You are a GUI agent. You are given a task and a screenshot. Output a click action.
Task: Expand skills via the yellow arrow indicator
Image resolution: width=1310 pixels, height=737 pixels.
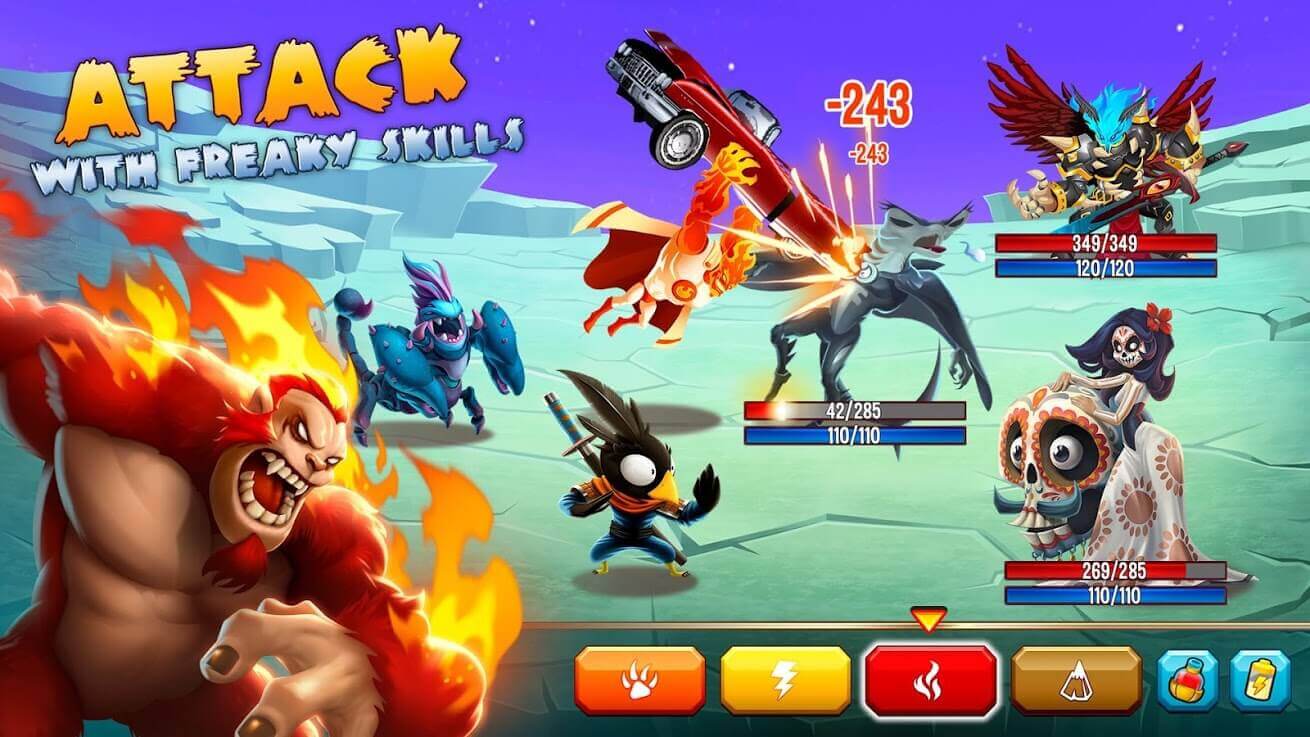click(x=930, y=621)
